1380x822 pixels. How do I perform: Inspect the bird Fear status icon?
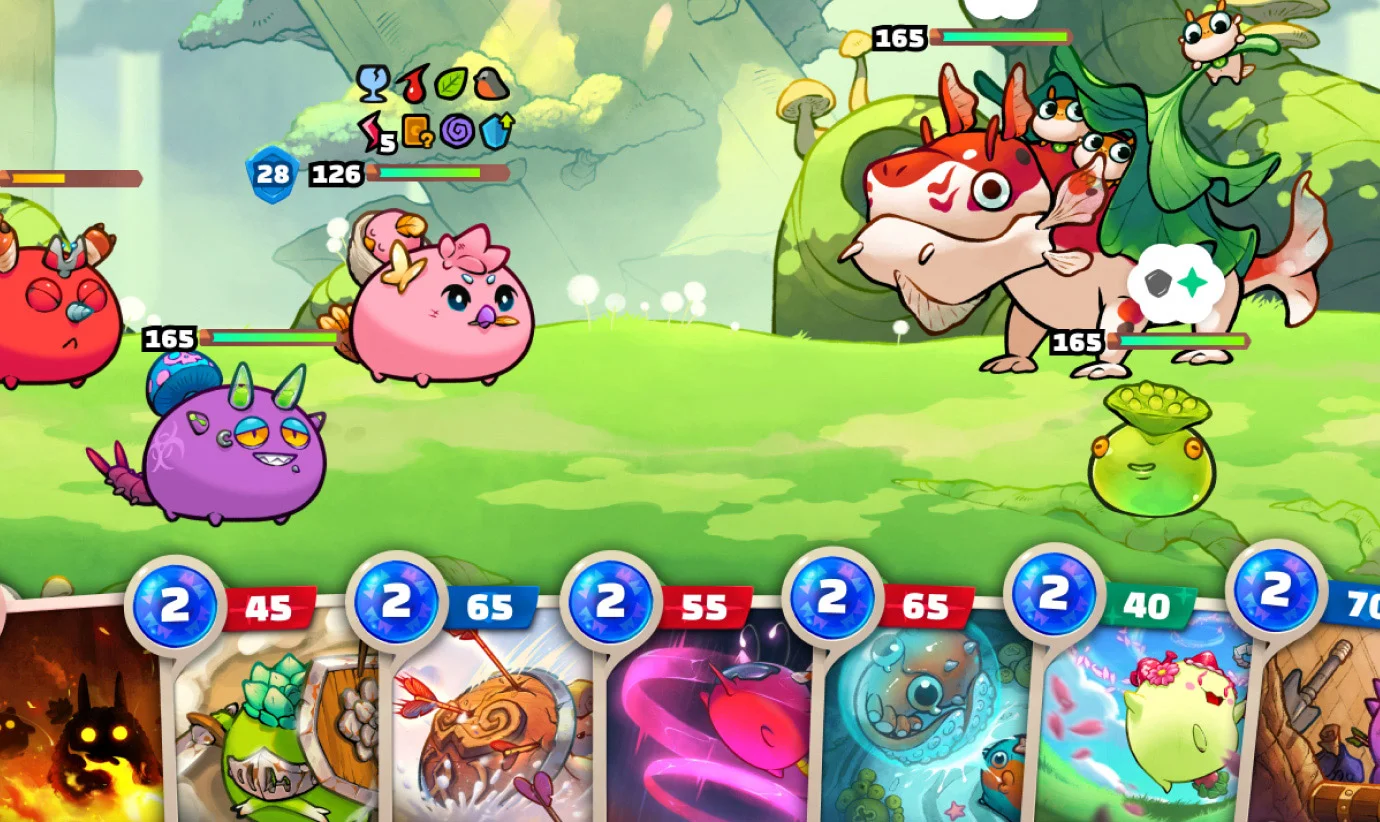pyautogui.click(x=490, y=84)
